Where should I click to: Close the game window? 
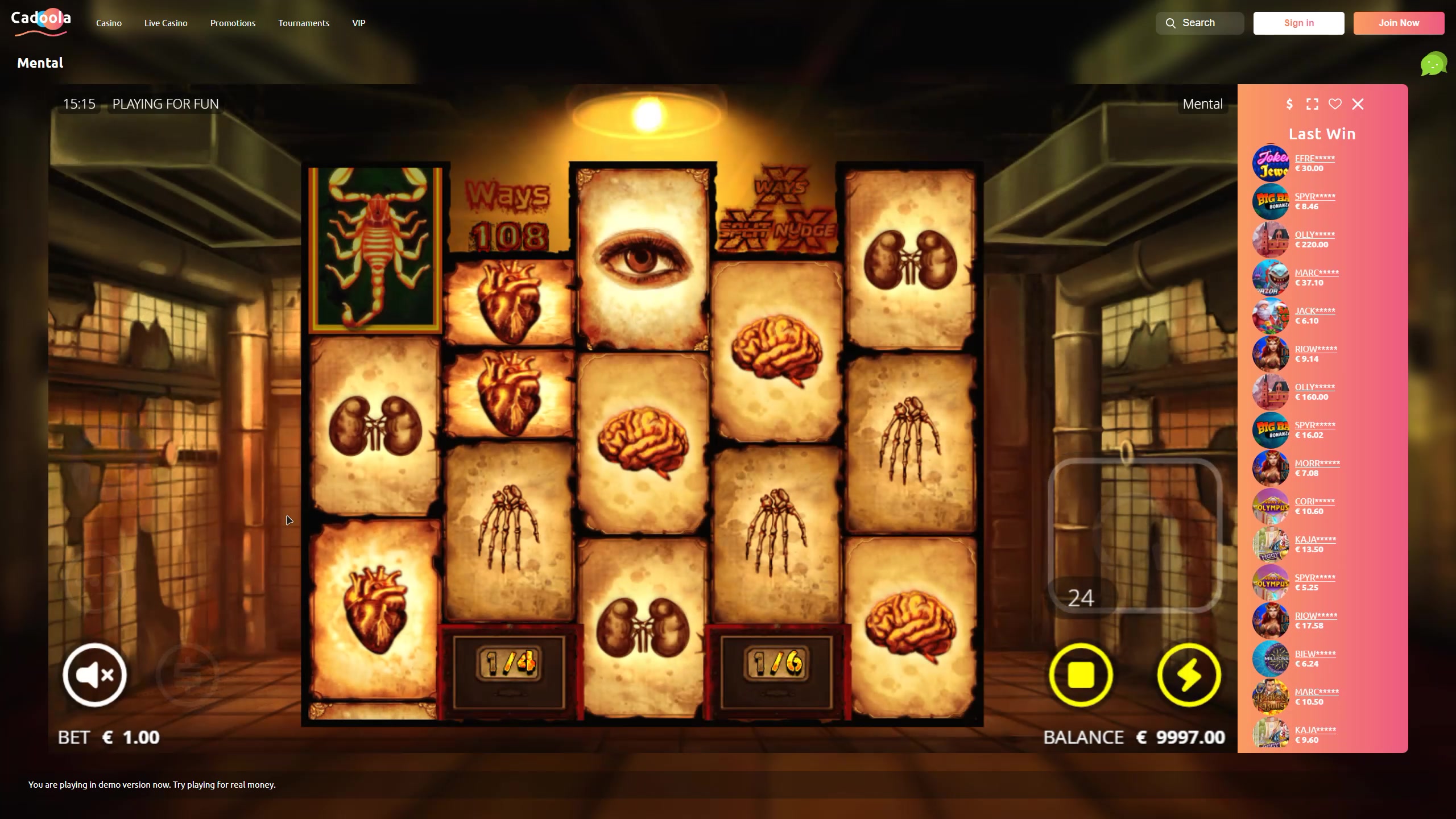(1358, 104)
